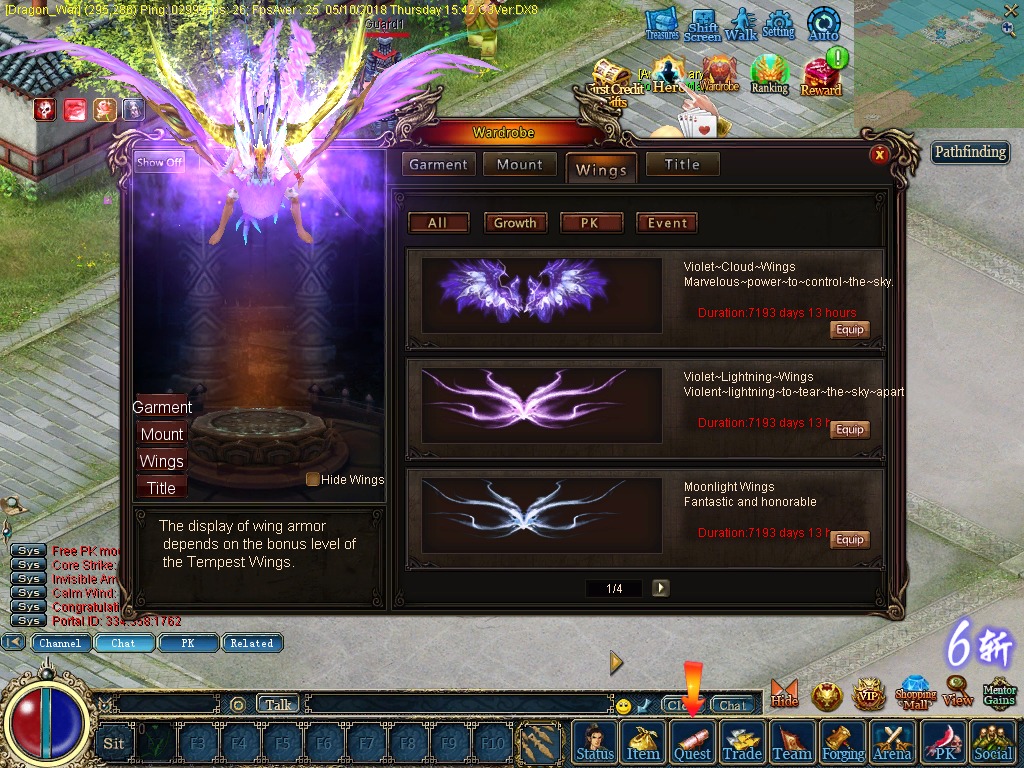Open the Ranking icon
This screenshot has height=768, width=1024.
[x=769, y=76]
